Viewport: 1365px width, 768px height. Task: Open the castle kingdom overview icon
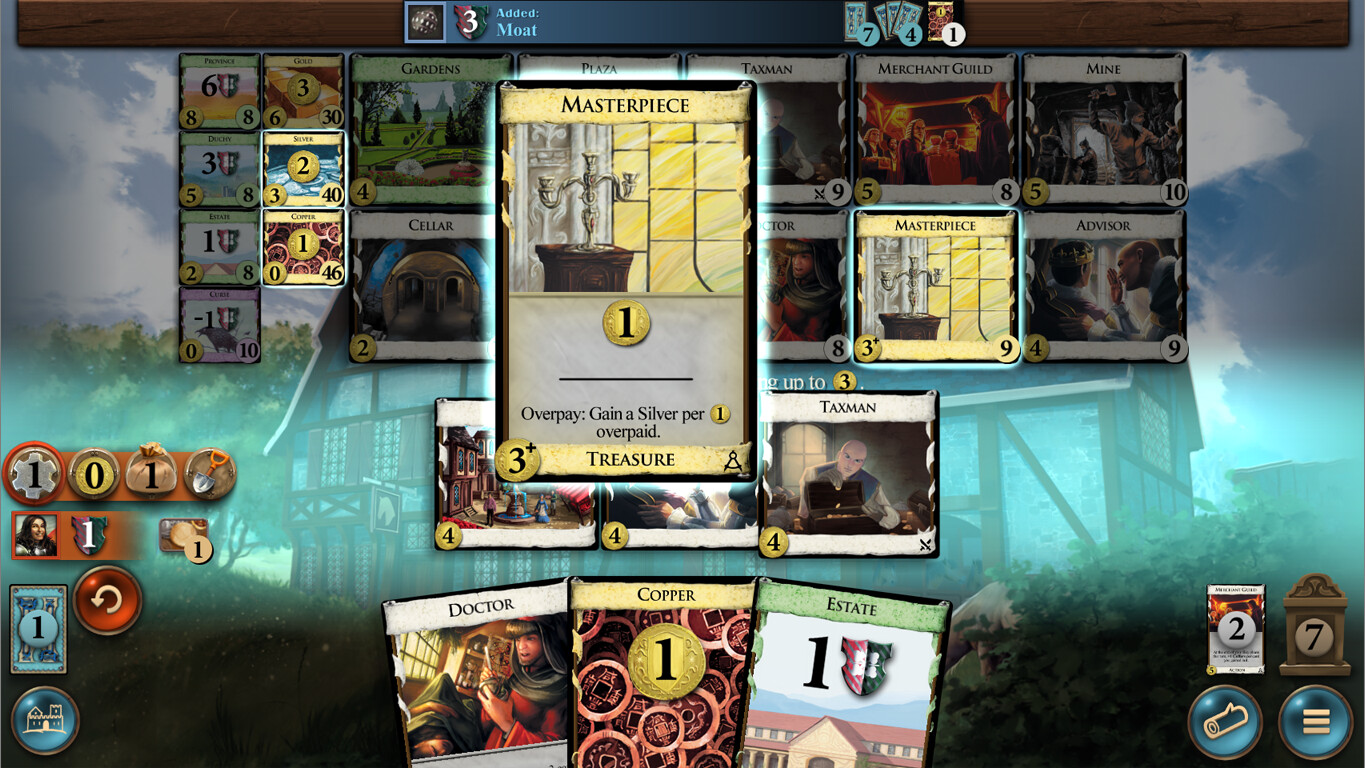pyautogui.click(x=47, y=721)
